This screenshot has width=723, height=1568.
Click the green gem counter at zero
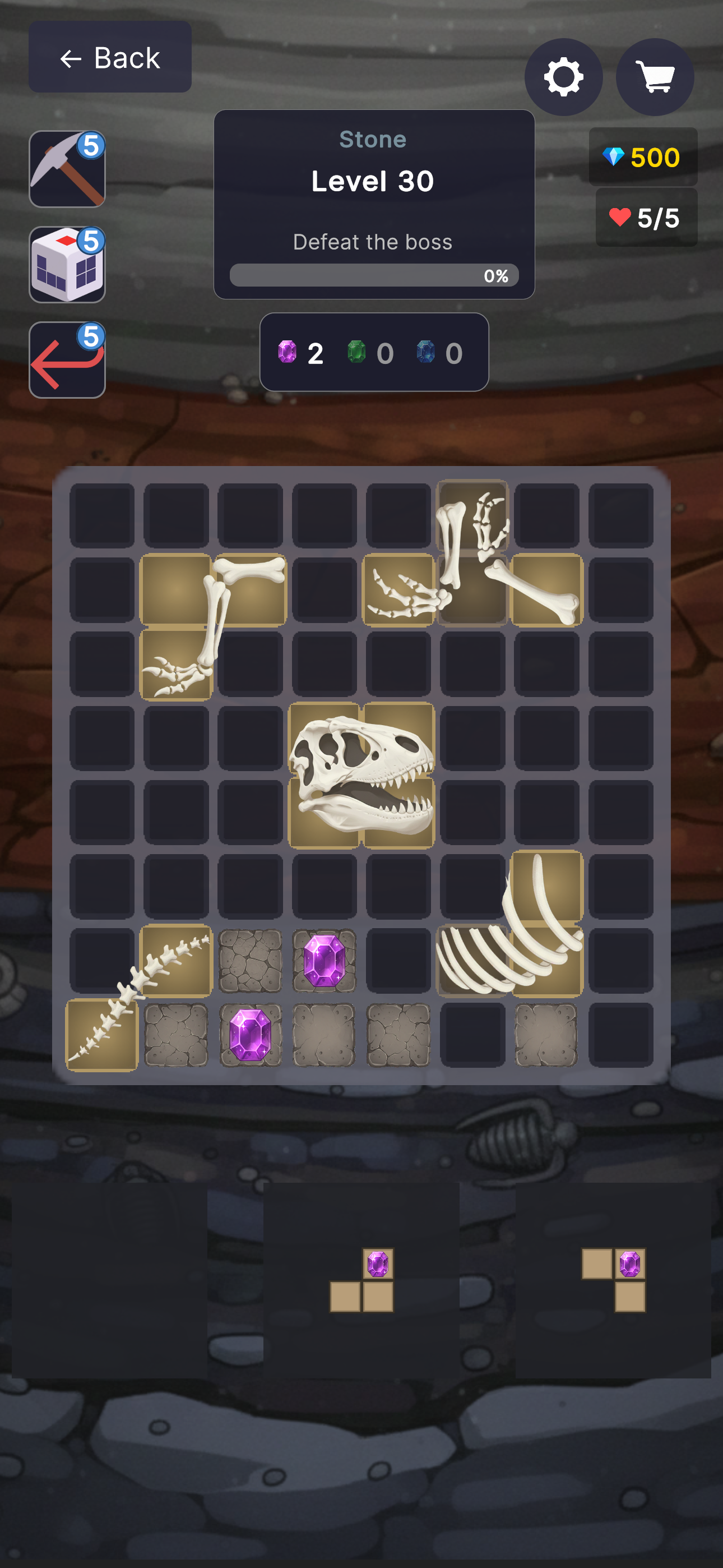370,353
